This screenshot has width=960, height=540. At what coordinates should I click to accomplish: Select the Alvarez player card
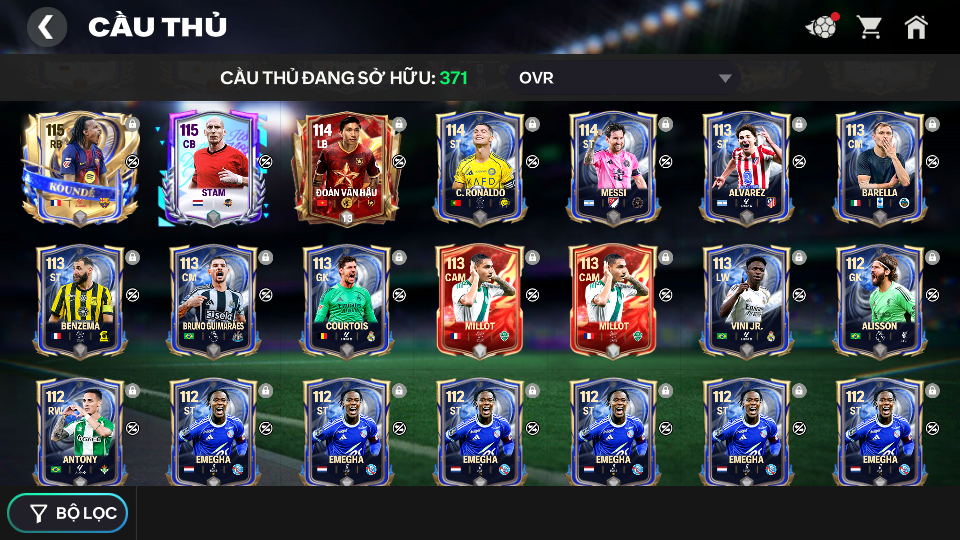point(746,167)
